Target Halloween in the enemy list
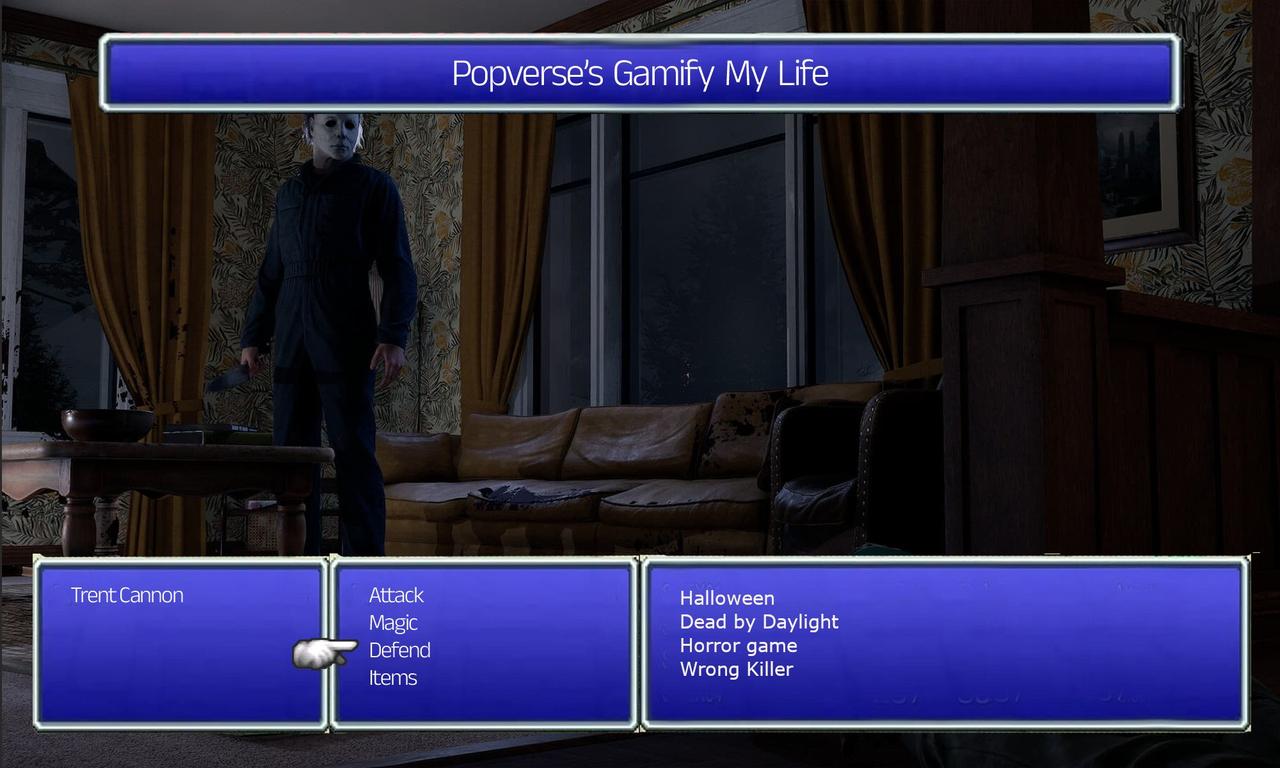 click(727, 597)
